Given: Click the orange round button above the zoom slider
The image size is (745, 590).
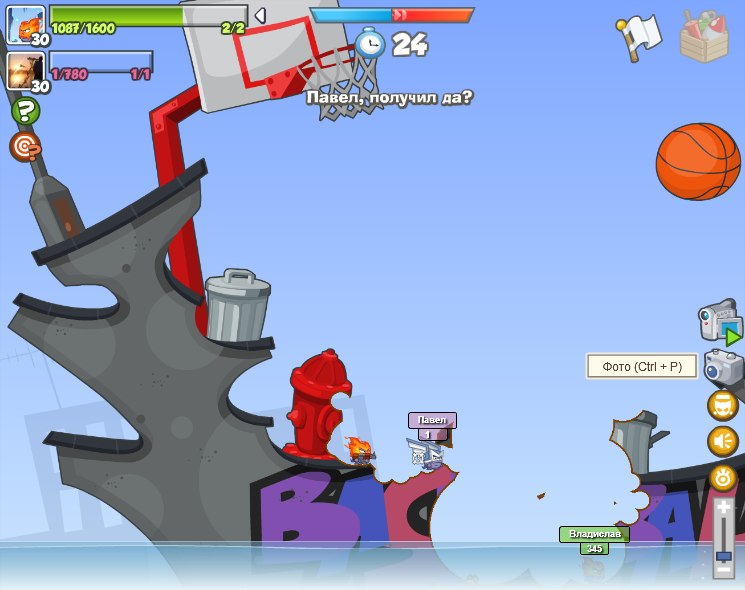Looking at the screenshot, I should tap(723, 478).
